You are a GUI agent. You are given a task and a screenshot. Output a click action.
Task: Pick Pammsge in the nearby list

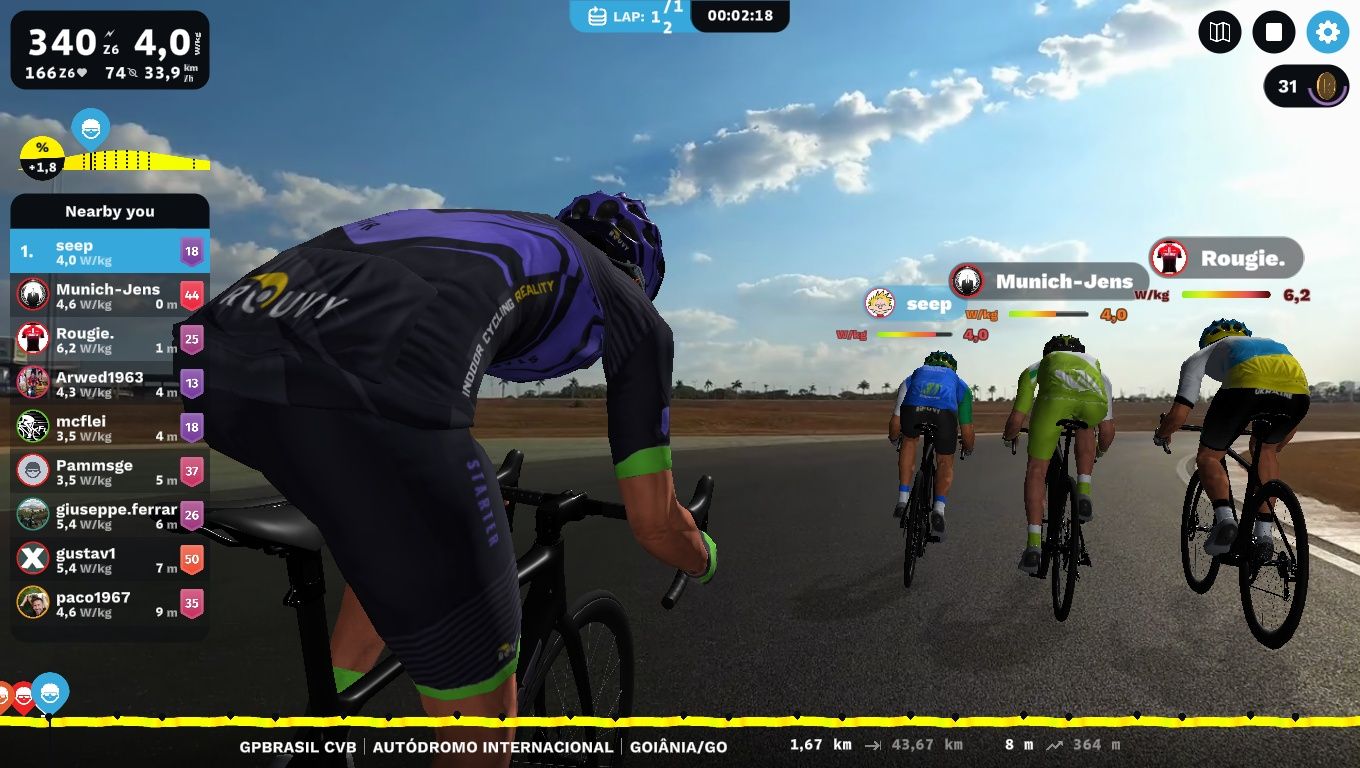tap(110, 471)
